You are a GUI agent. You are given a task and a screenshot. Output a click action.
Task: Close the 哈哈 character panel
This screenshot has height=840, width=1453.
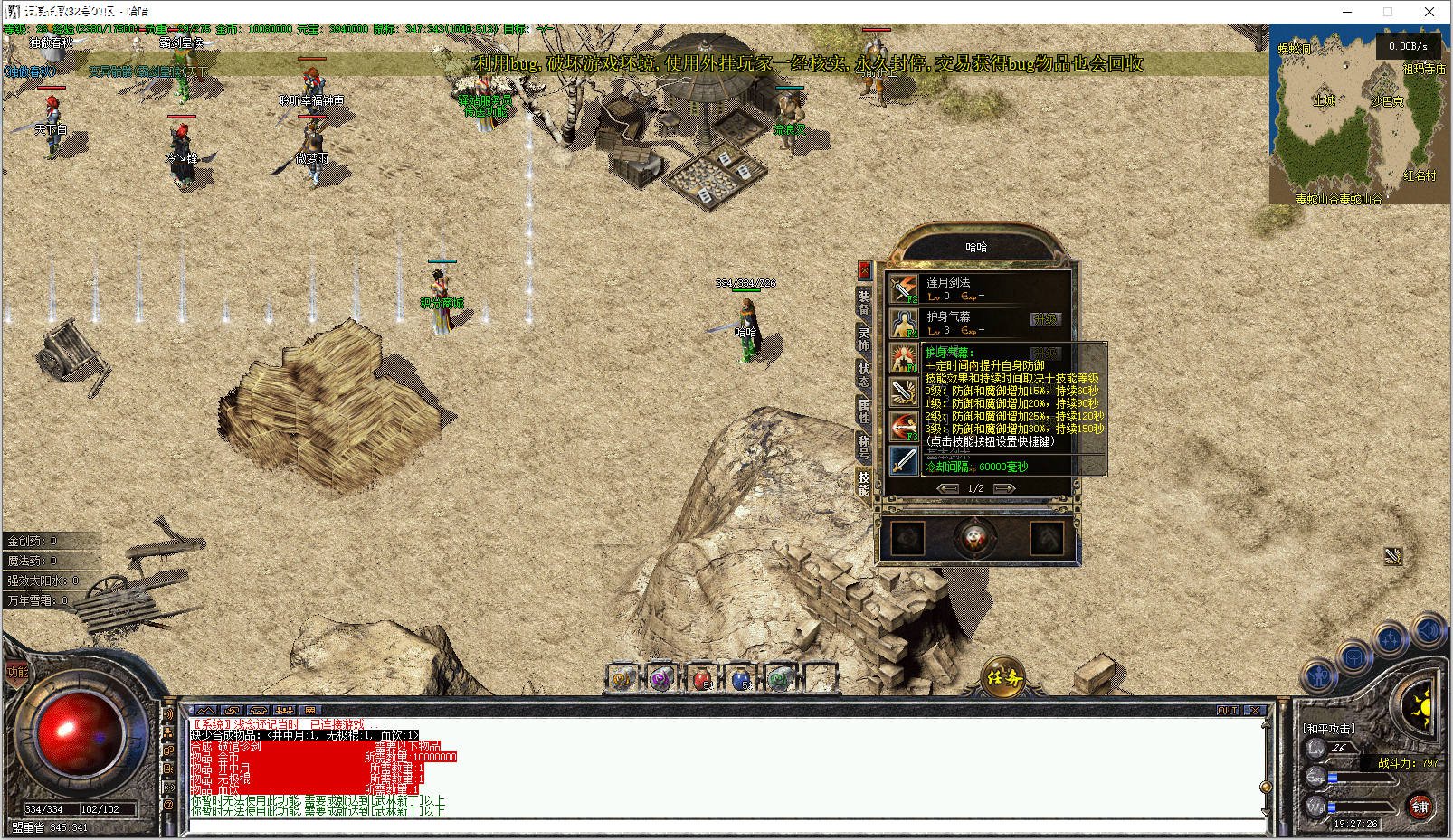point(864,269)
